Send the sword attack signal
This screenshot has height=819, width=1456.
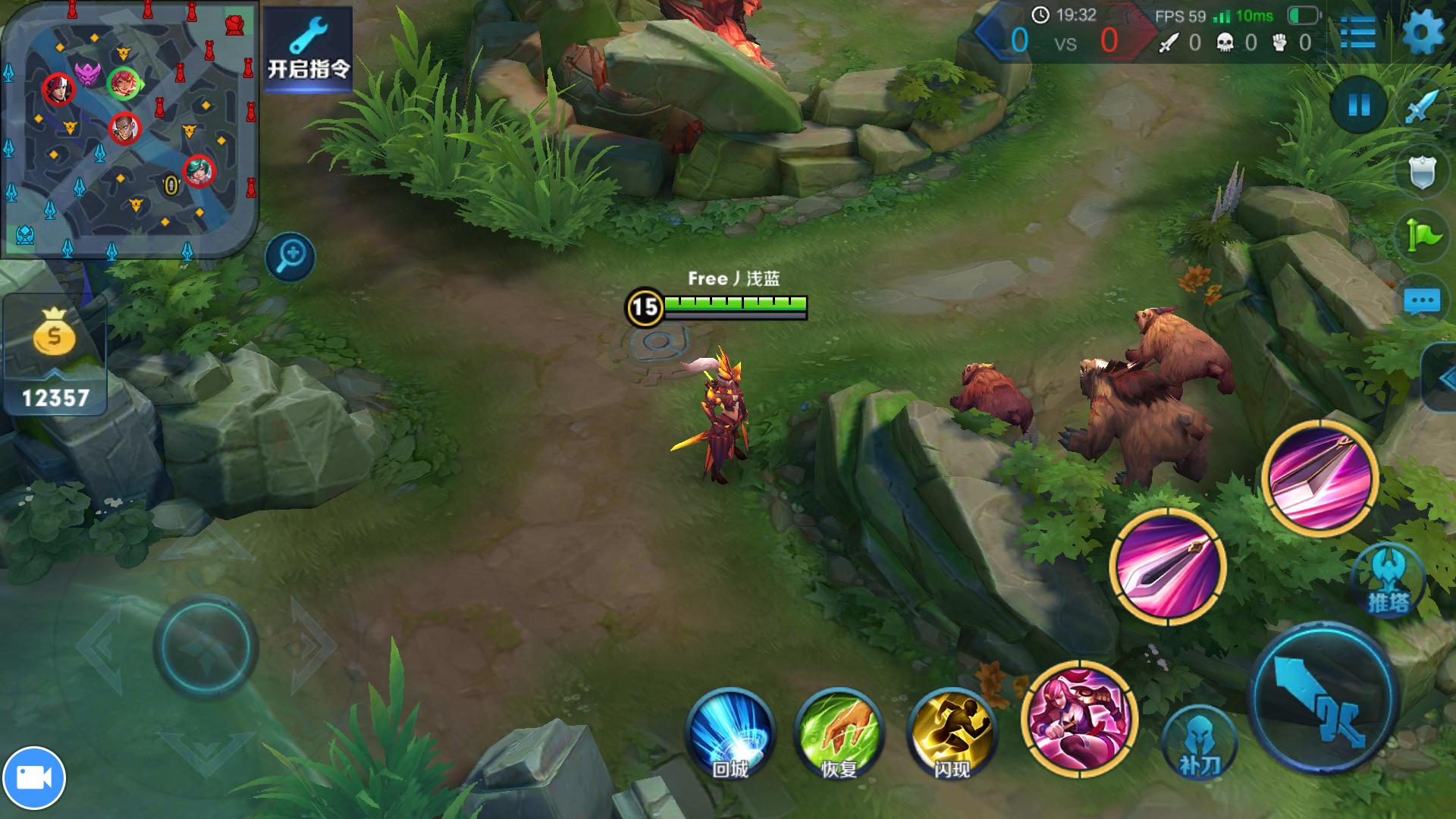[1422, 107]
